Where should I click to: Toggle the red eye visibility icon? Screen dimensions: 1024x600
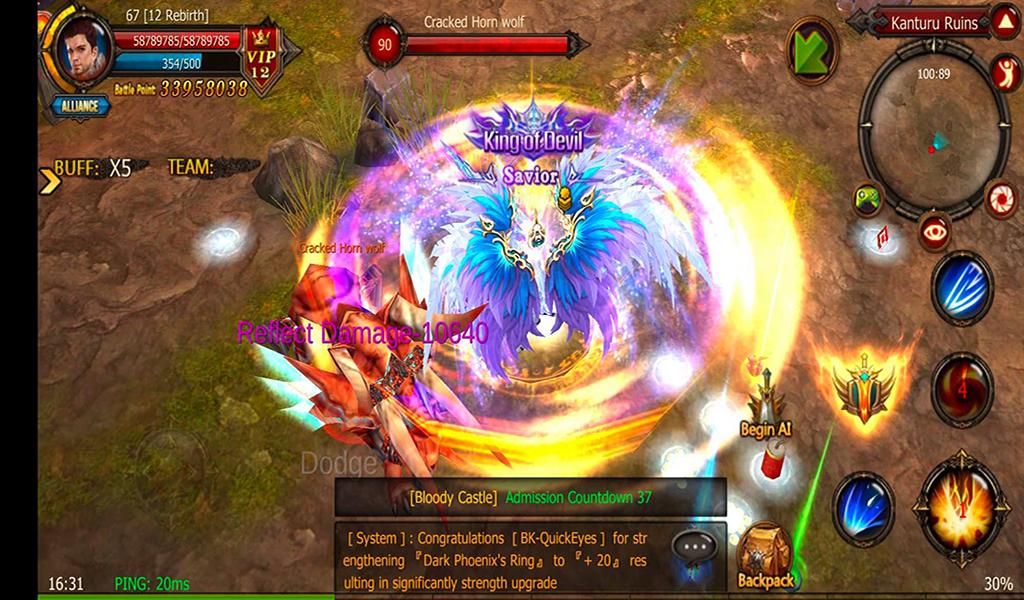click(x=936, y=231)
